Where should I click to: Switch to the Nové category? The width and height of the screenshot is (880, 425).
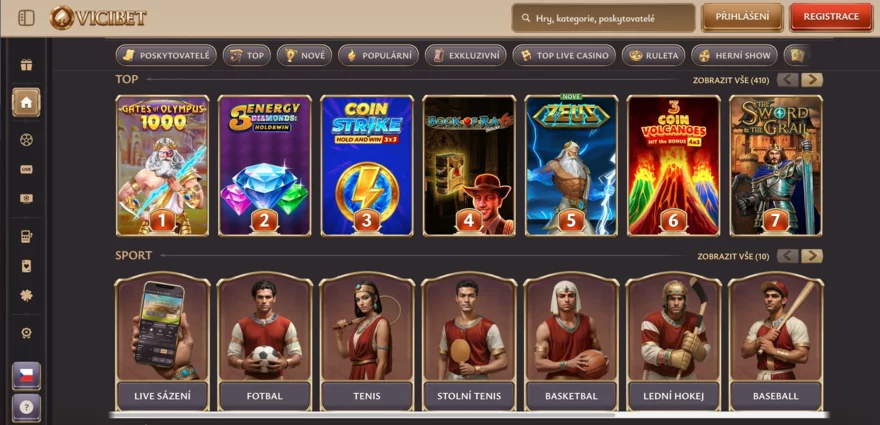304,56
